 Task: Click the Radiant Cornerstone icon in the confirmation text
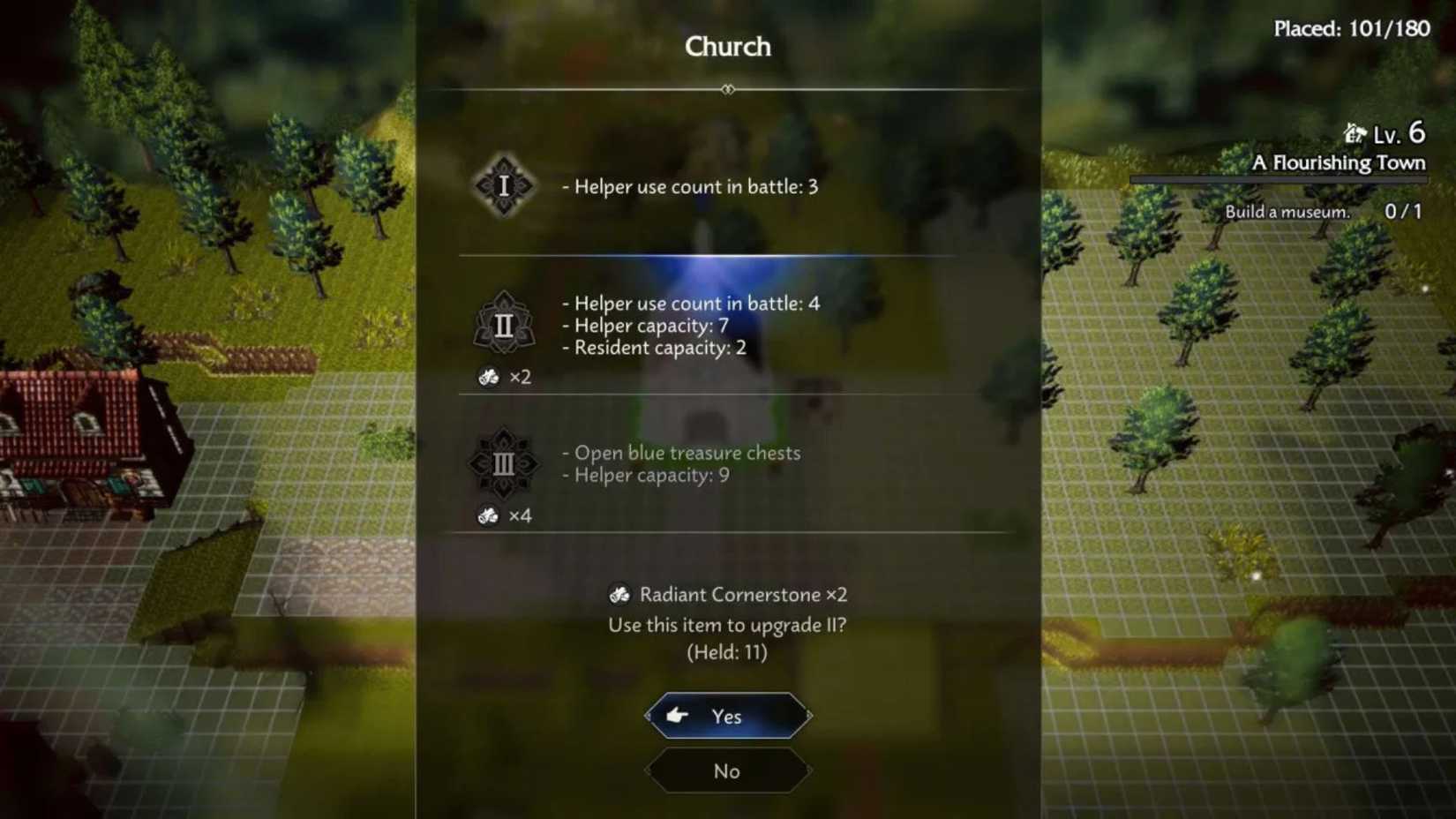(x=620, y=594)
